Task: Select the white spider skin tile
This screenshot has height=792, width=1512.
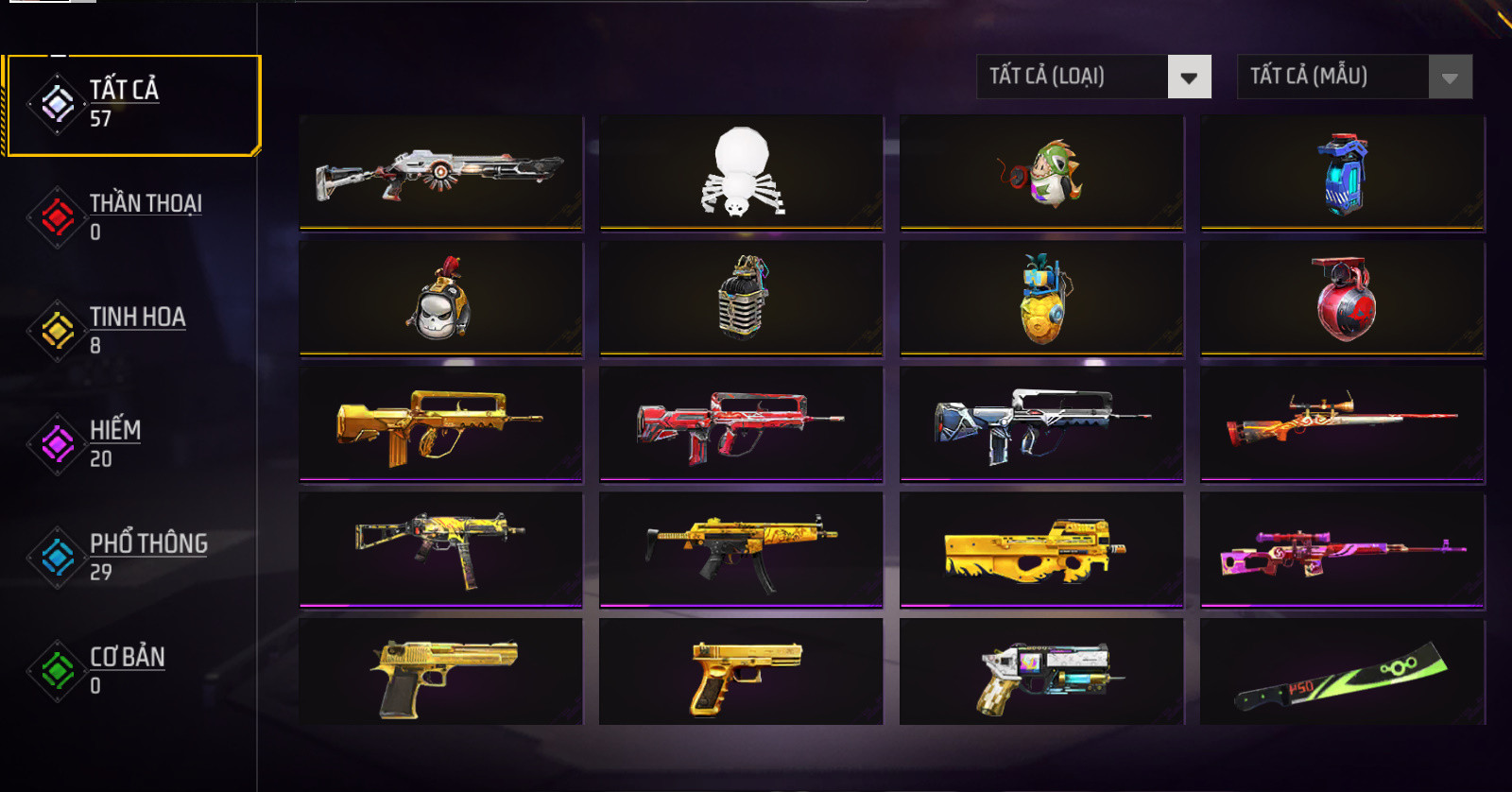Action: click(x=742, y=173)
